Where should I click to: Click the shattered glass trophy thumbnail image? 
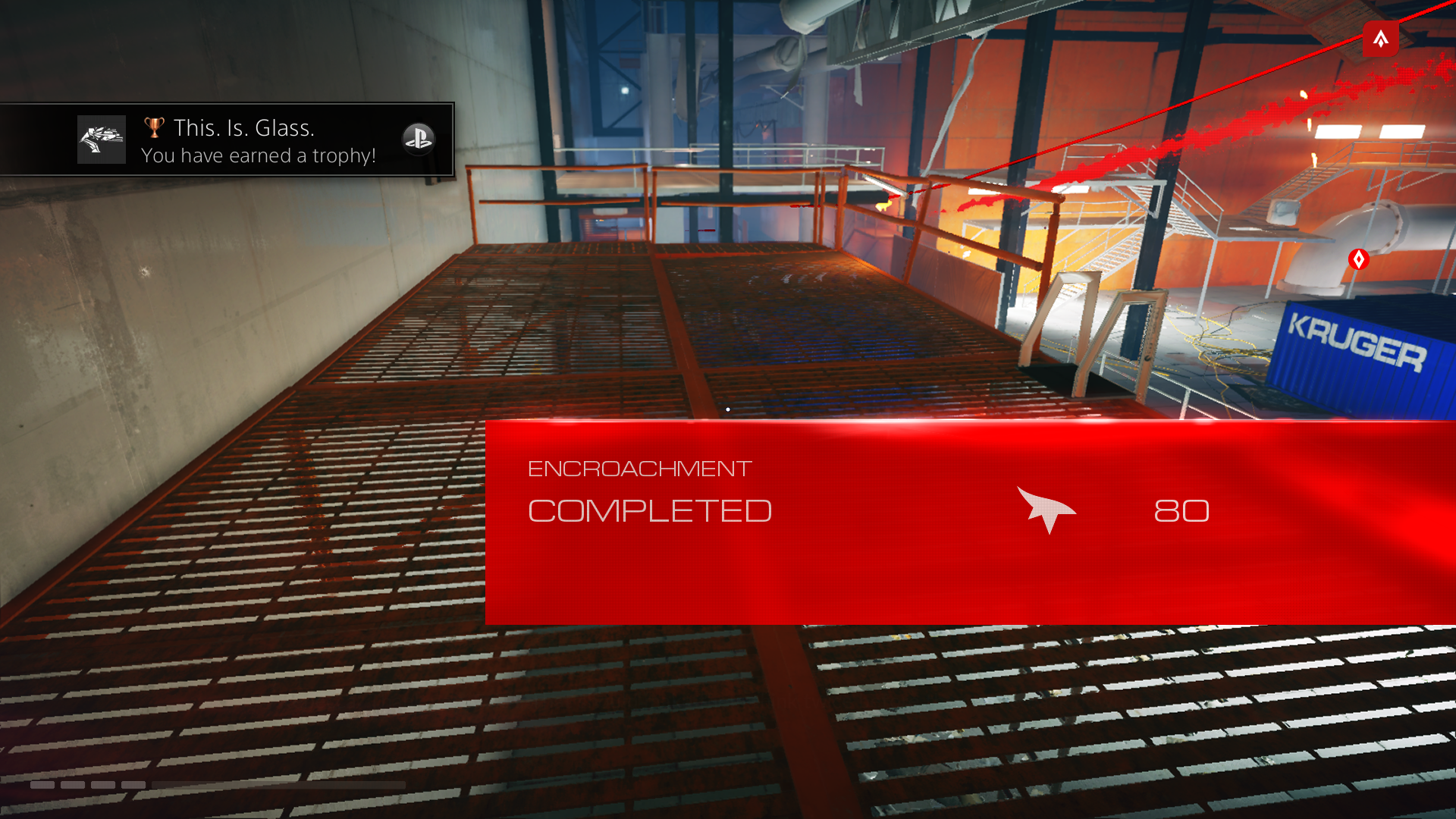(101, 140)
